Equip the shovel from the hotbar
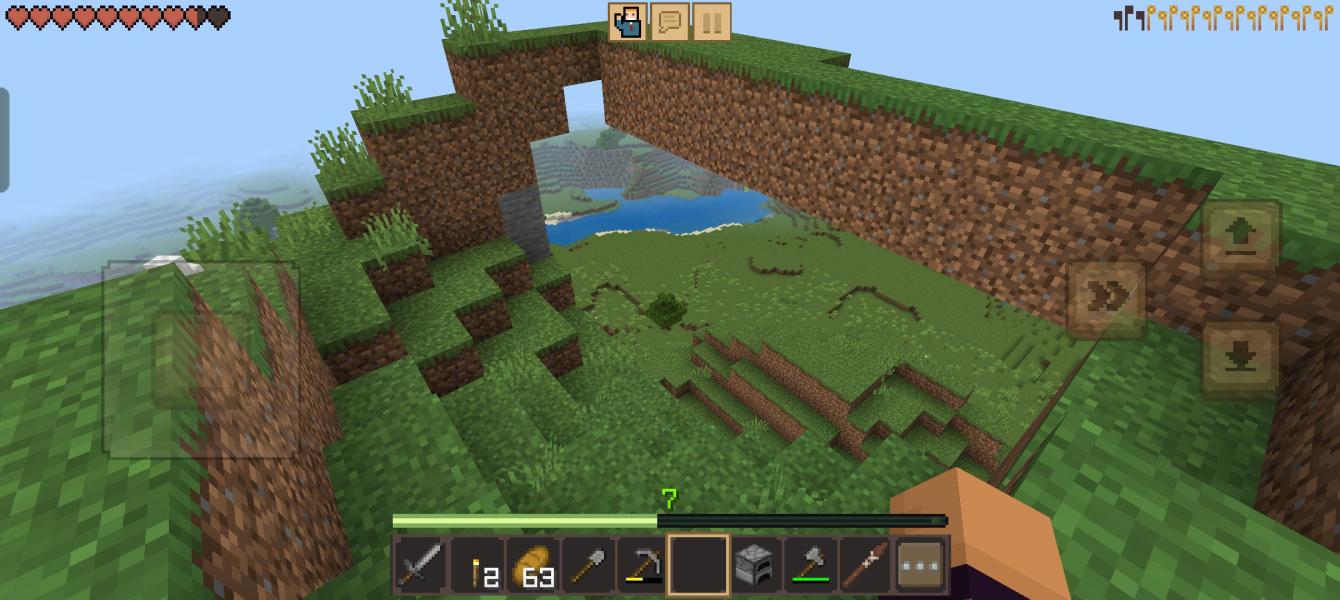 (588, 567)
